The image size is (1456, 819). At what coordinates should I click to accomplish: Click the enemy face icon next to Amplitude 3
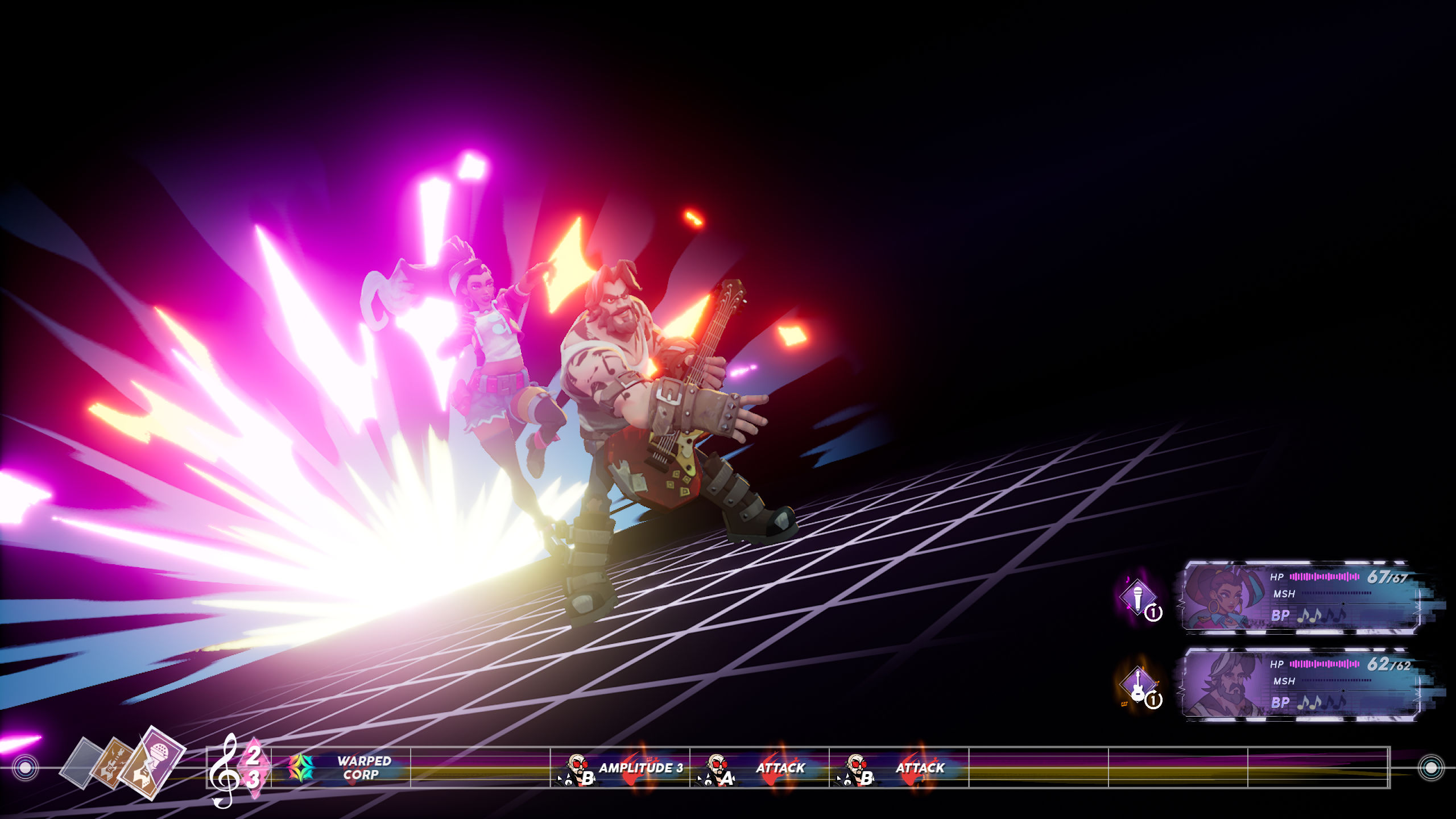[x=578, y=766]
